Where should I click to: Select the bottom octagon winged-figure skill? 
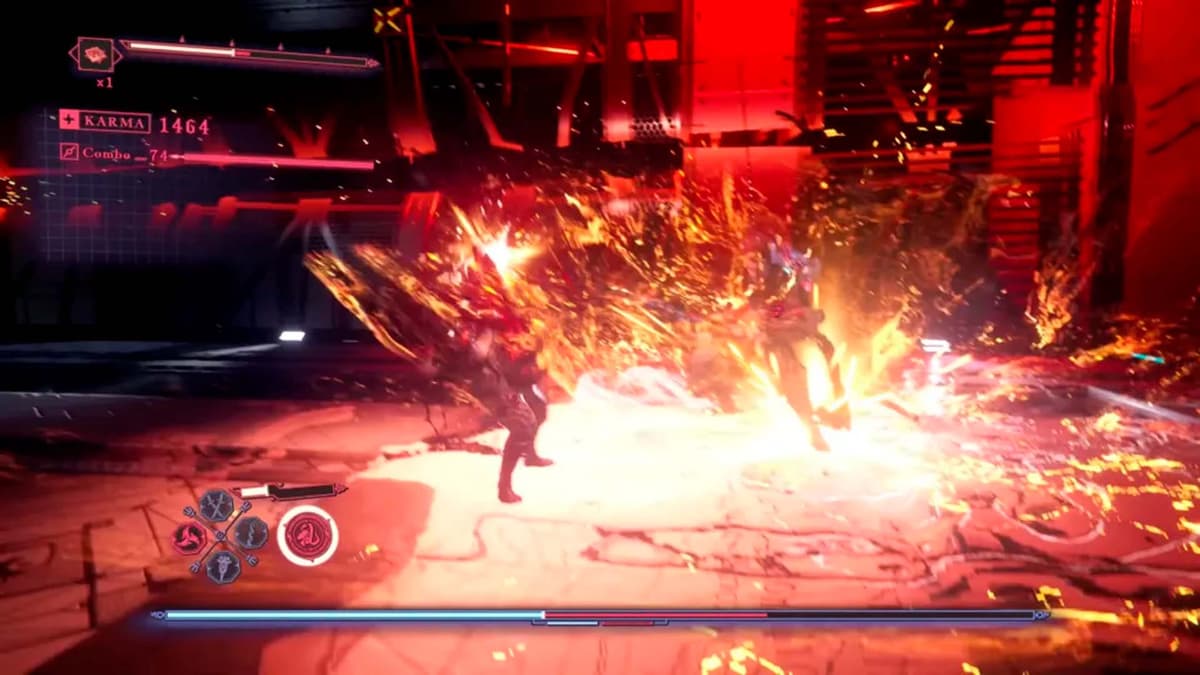pos(222,566)
